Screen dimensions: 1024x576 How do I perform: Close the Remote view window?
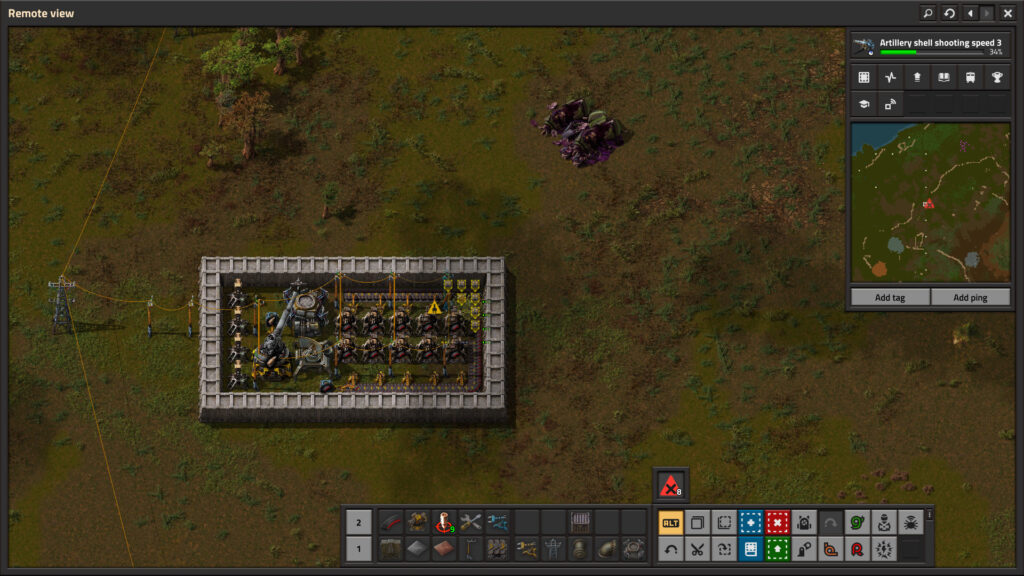[x=1007, y=13]
